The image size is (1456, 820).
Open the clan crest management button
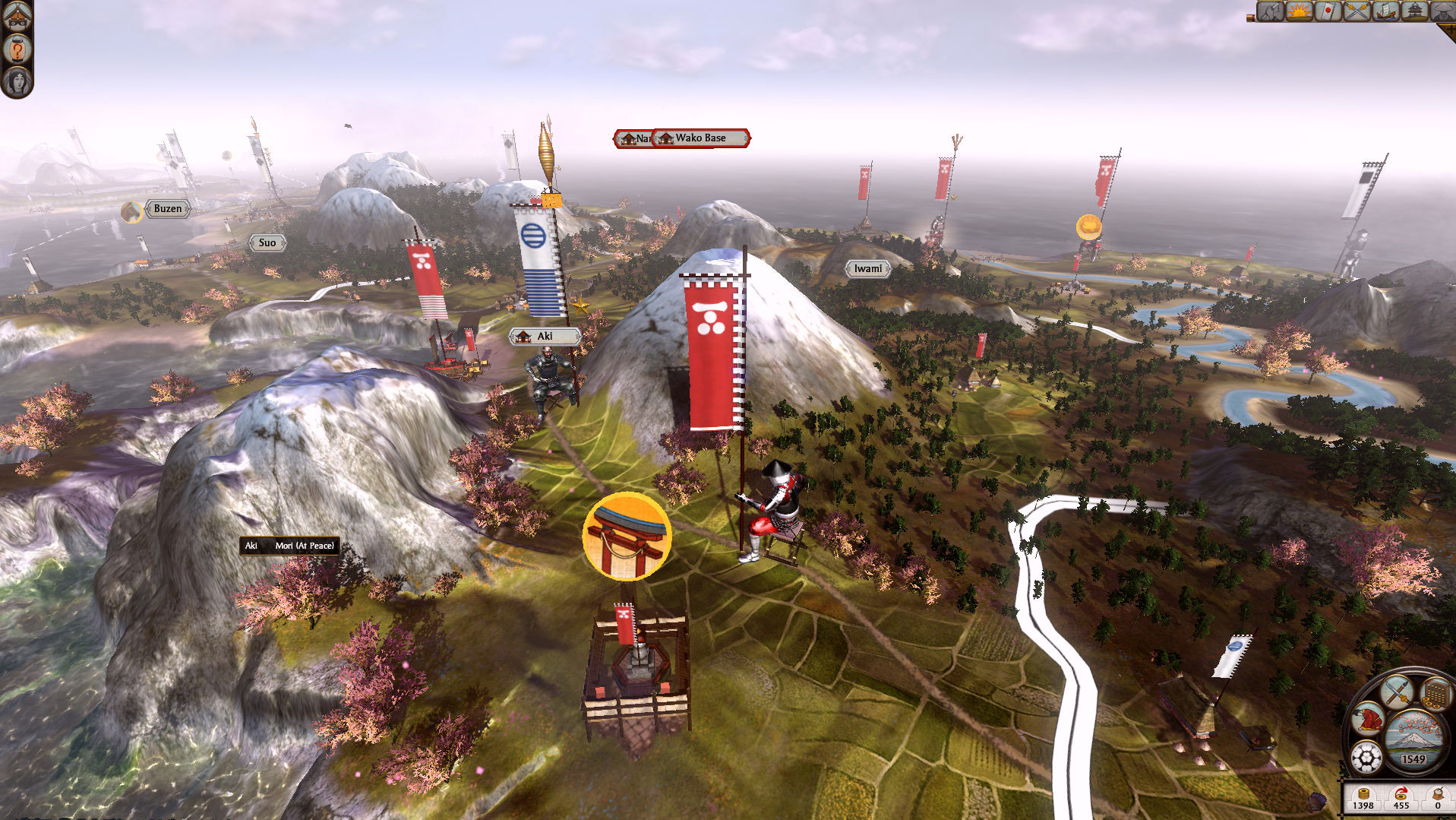tap(1366, 758)
